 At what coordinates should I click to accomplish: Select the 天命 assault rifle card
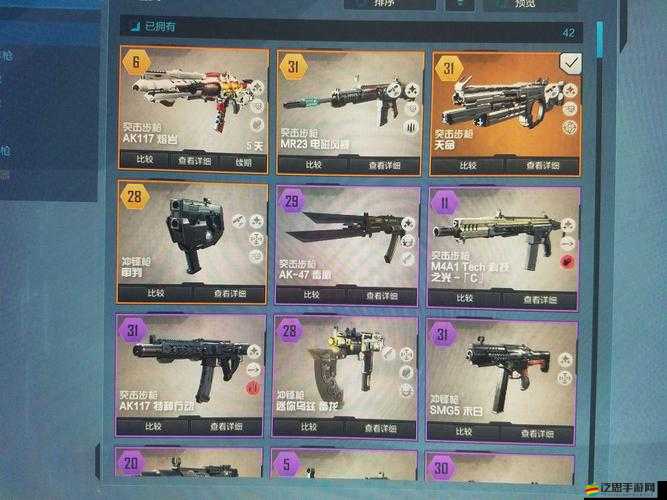[504, 100]
